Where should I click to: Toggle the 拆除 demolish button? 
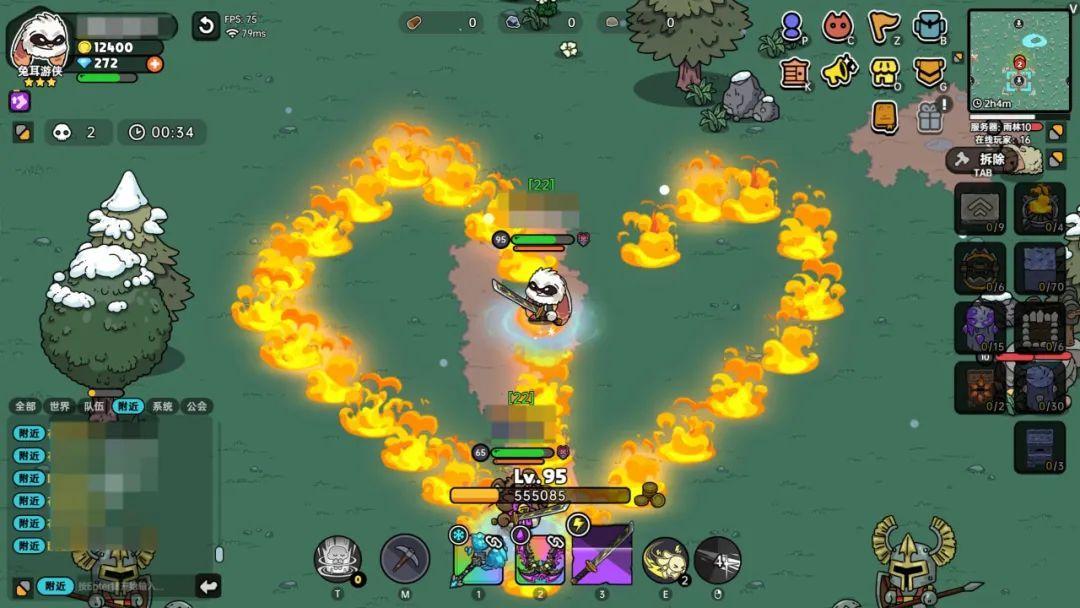coord(980,159)
